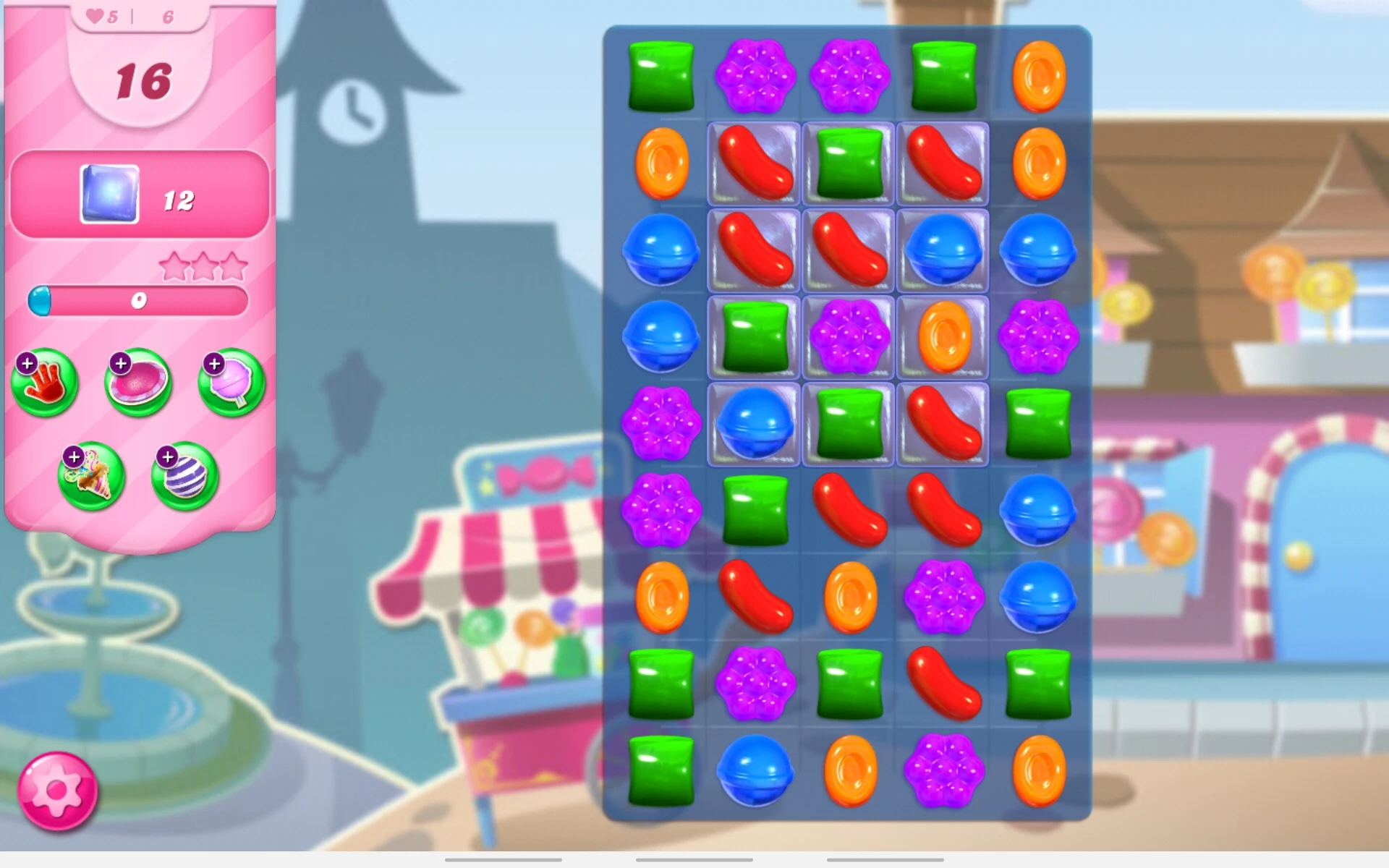Tap the blue lollipop candy in the bottom row
Viewport: 1389px width, 868px height.
pos(754,773)
